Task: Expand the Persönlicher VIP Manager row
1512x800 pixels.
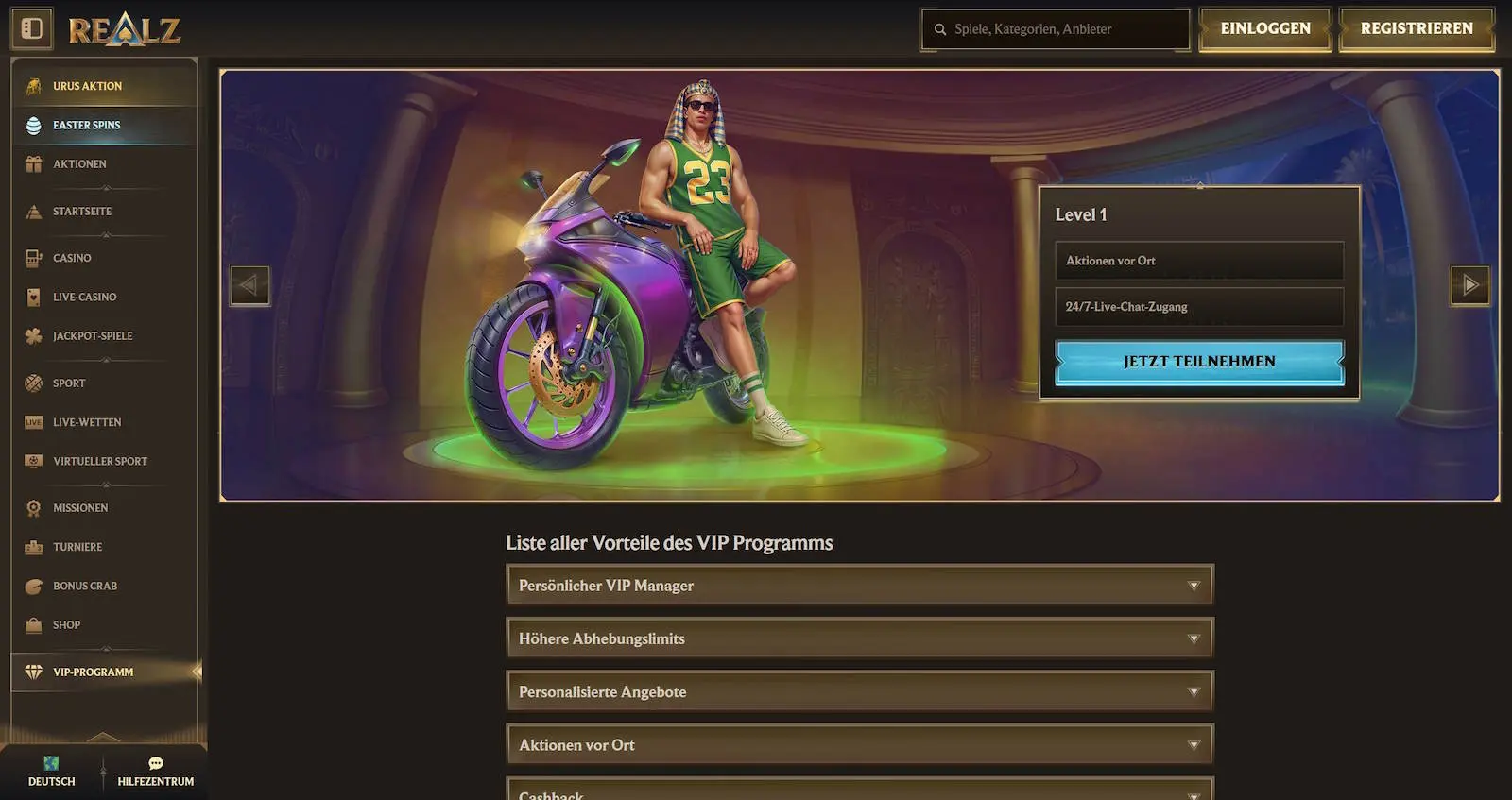Action: coord(859,586)
